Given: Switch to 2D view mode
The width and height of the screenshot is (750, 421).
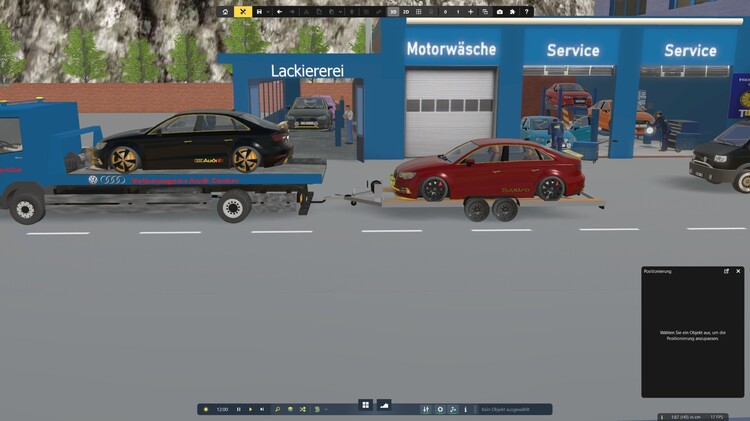Looking at the screenshot, I should click(406, 12).
